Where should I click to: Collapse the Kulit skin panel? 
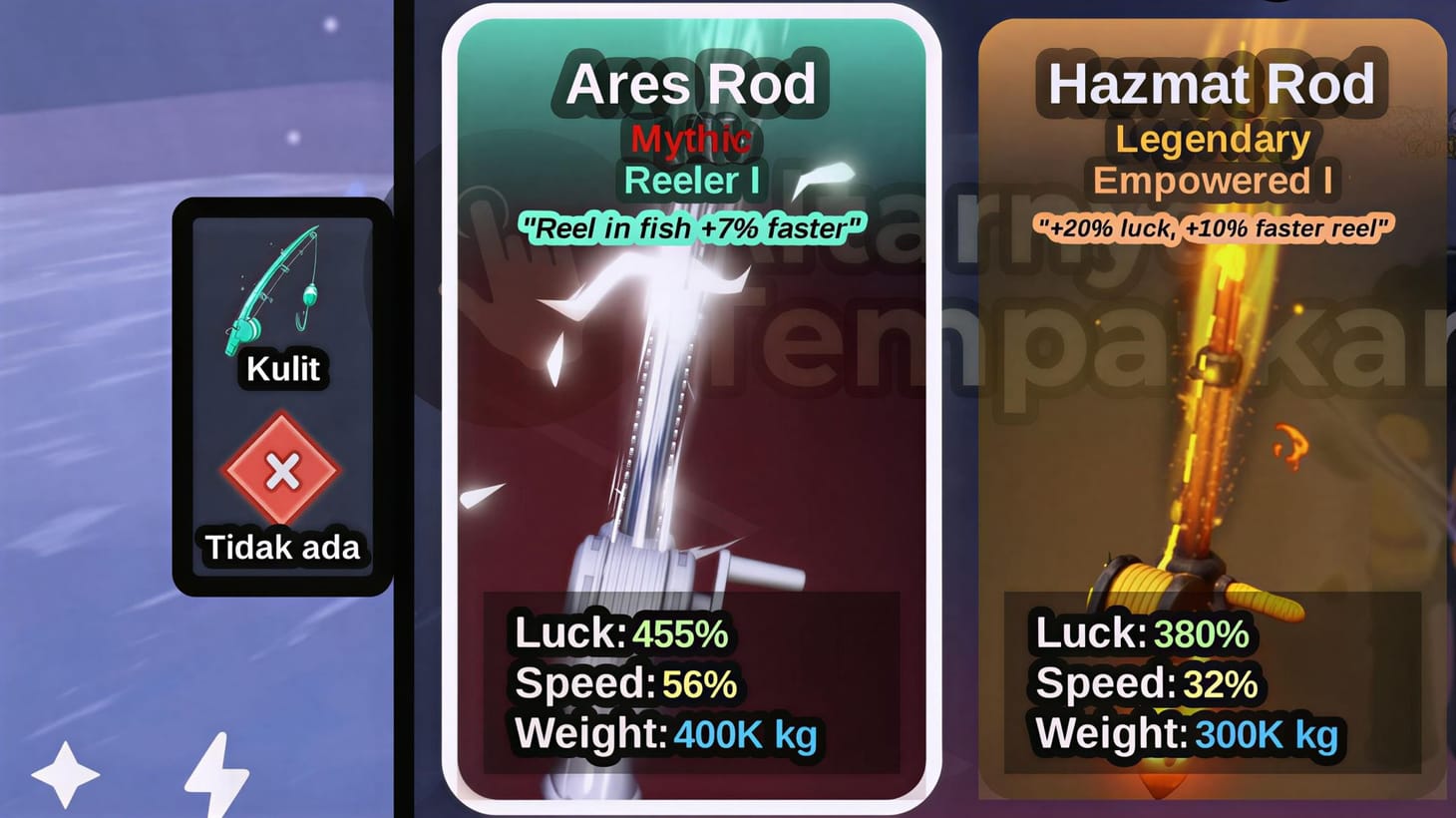[x=282, y=399]
